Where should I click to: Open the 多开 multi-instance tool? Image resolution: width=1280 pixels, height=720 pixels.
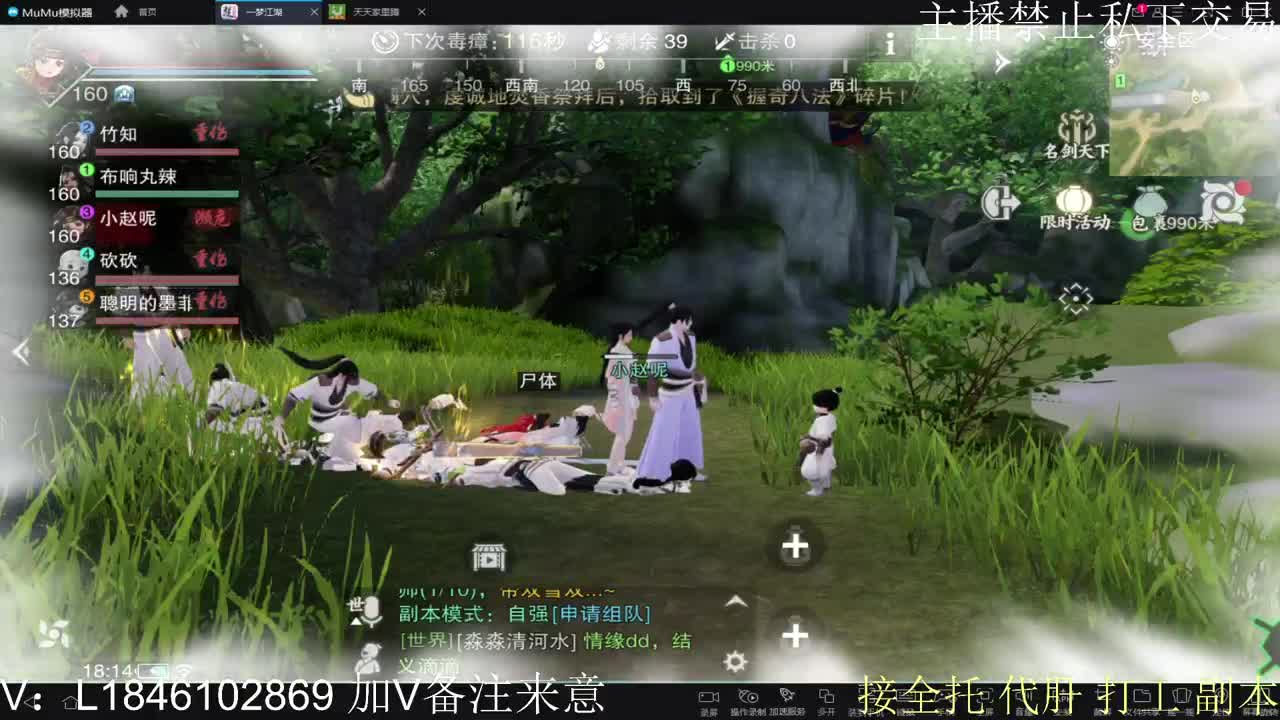[x=827, y=697]
